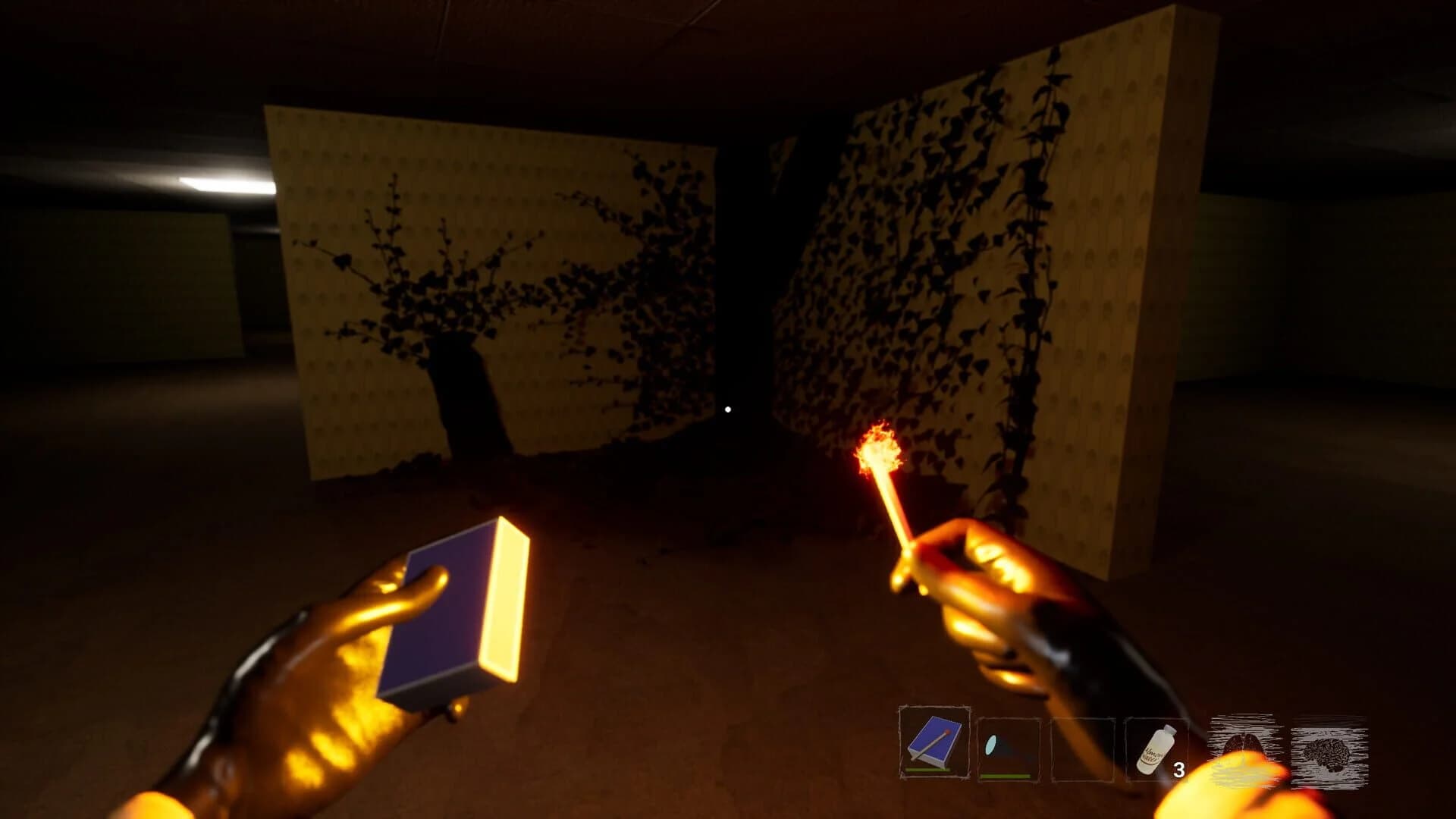
Task: Click the Almond Water count number 3
Action: point(1181,768)
